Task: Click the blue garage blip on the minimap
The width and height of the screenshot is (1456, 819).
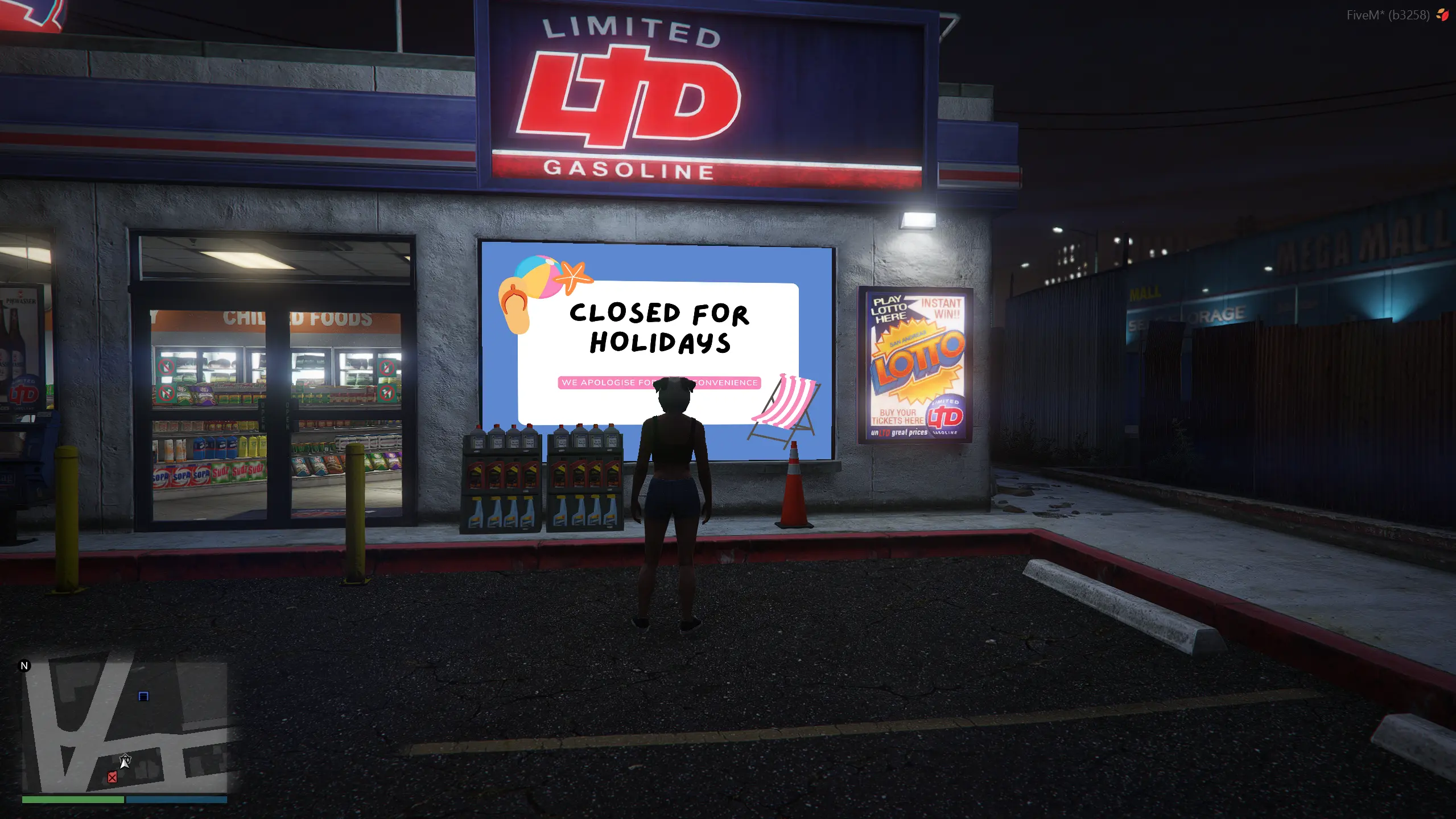Action: 143,696
